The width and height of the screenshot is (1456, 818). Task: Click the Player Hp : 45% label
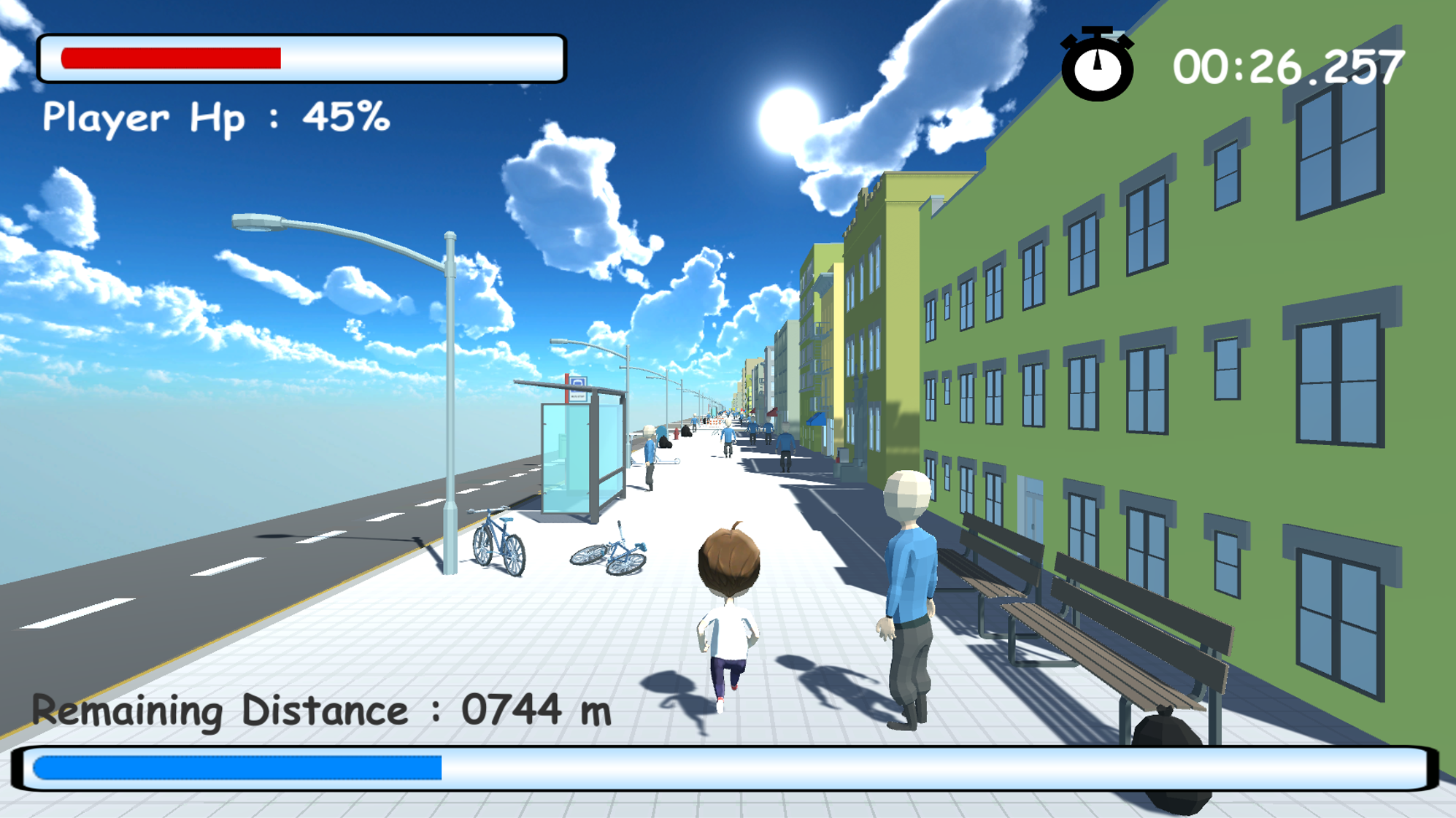click(x=215, y=117)
